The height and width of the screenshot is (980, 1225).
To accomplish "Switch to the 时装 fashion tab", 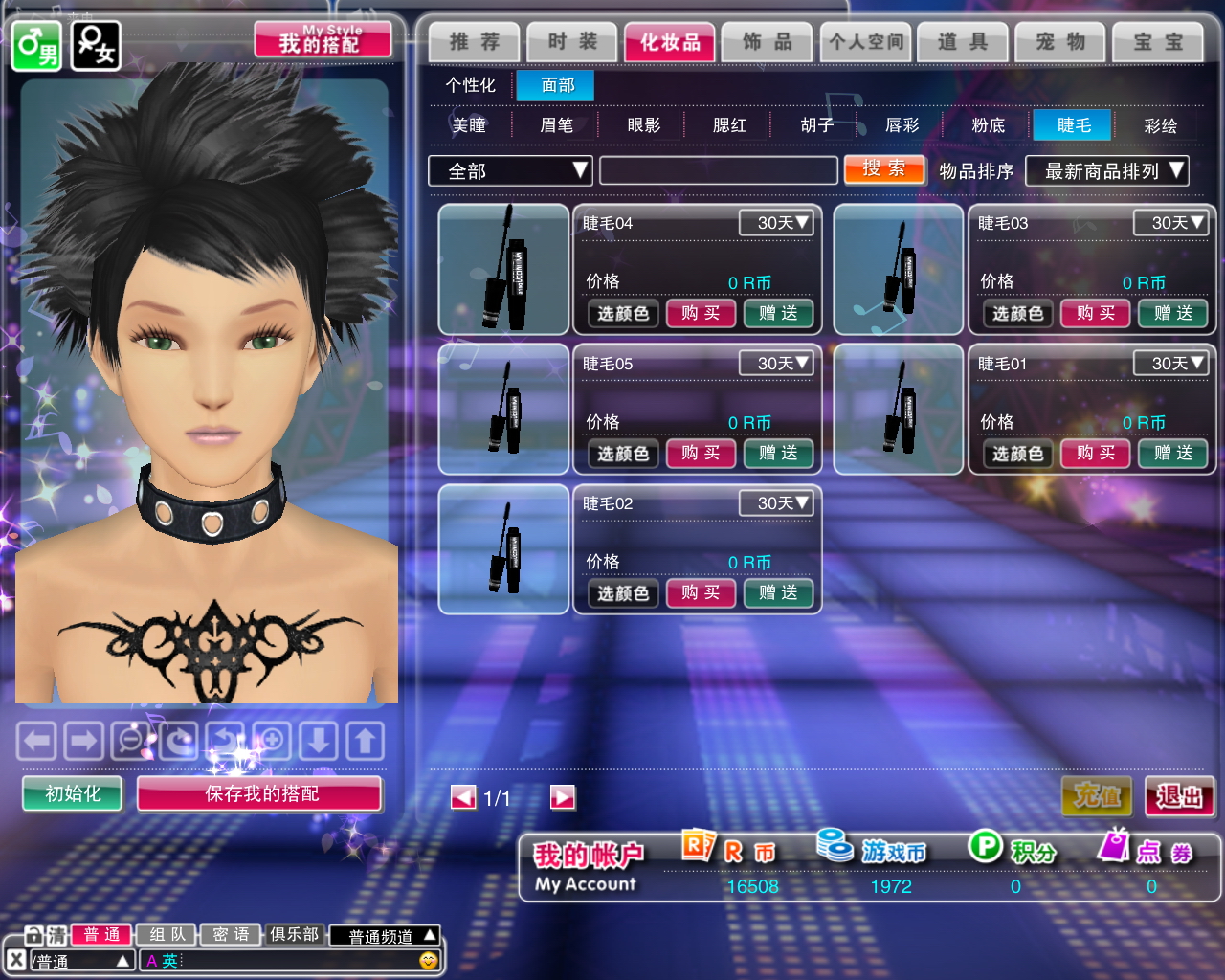I will coord(572,42).
